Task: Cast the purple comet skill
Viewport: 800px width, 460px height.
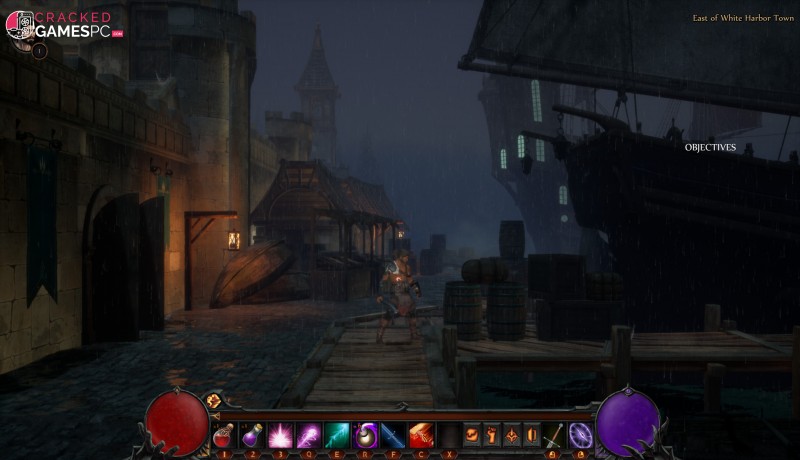Action: point(309,435)
